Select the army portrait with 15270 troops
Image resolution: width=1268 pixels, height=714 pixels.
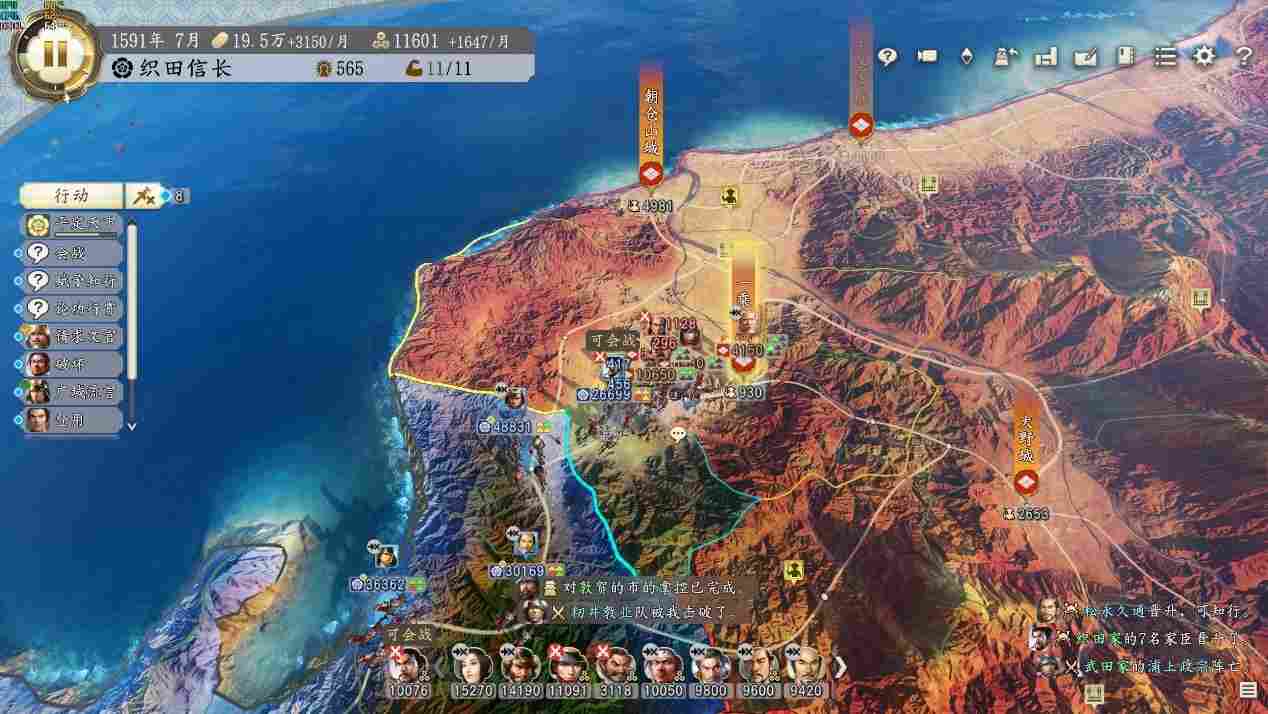click(471, 671)
